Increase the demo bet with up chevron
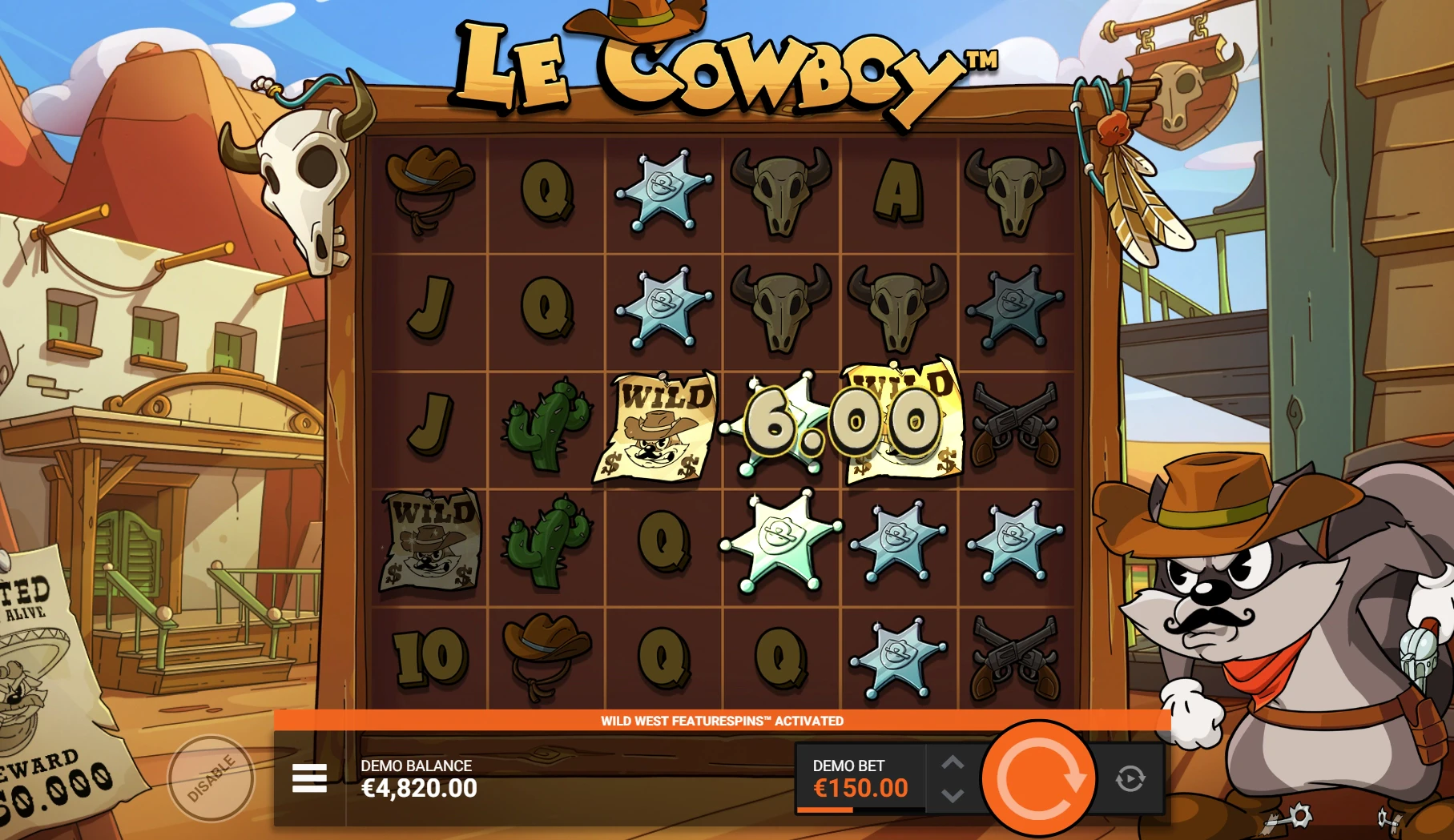This screenshot has width=1454, height=840. pos(955,763)
